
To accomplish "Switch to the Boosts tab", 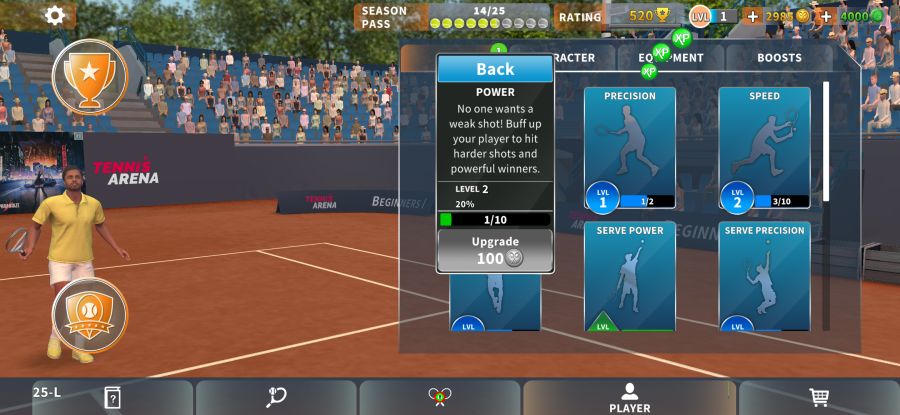I will pos(779,58).
